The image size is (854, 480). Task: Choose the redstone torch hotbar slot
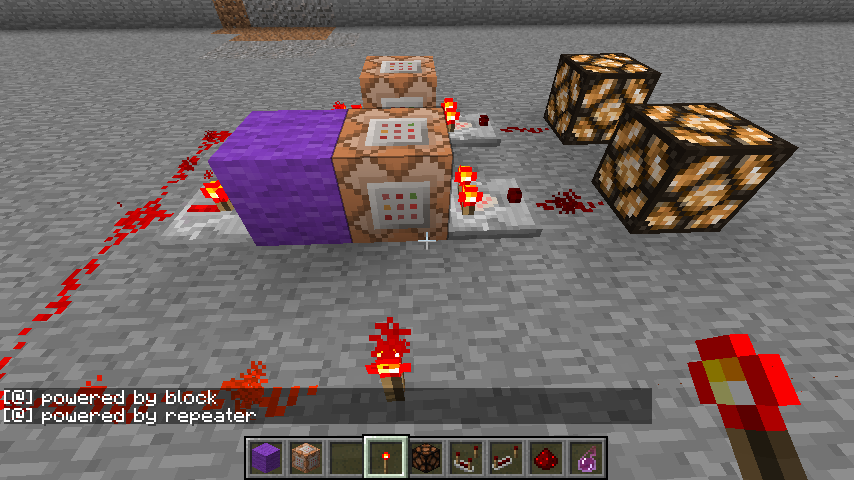[385, 458]
